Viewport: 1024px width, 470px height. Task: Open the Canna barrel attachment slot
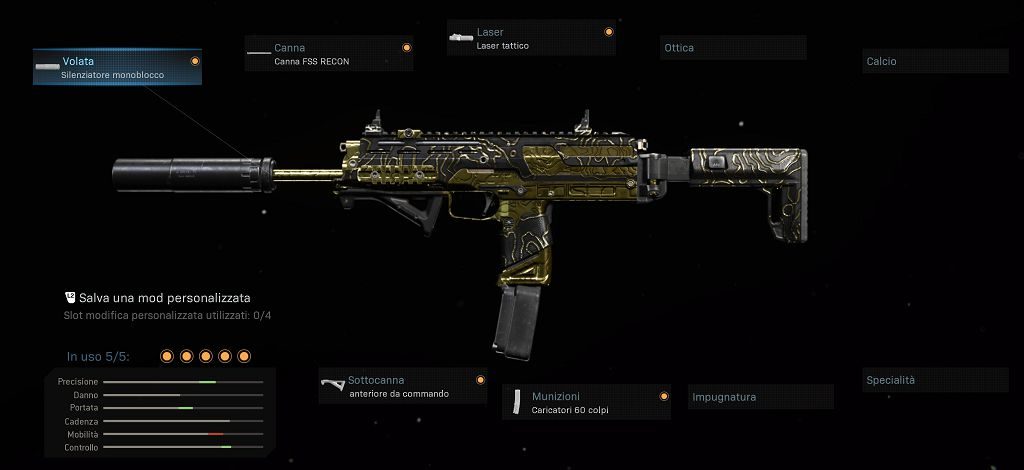(x=329, y=54)
